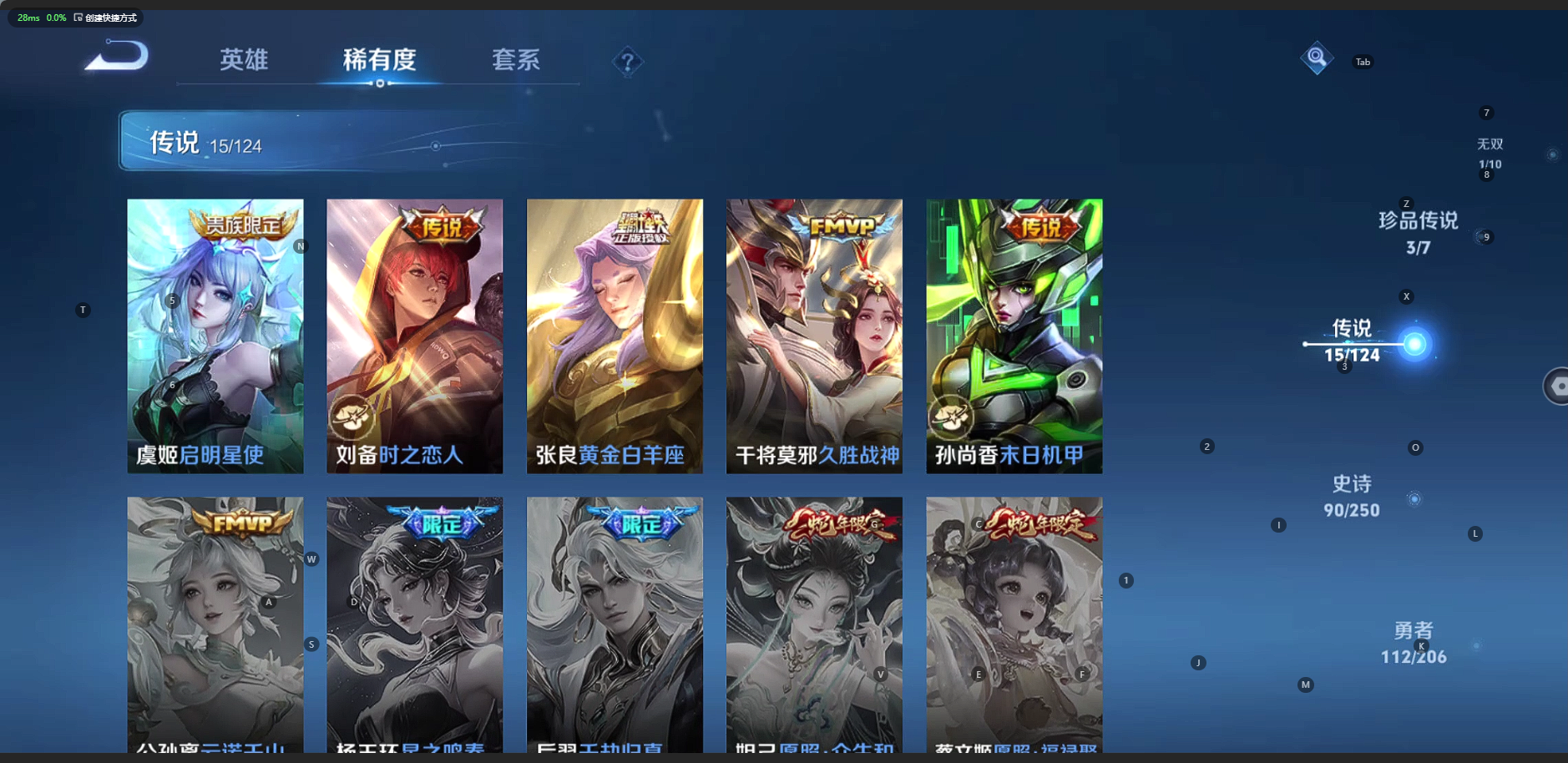Open the 干将莫邪 久胜战神 skin card
Image resolution: width=1568 pixels, height=763 pixels.
point(814,336)
